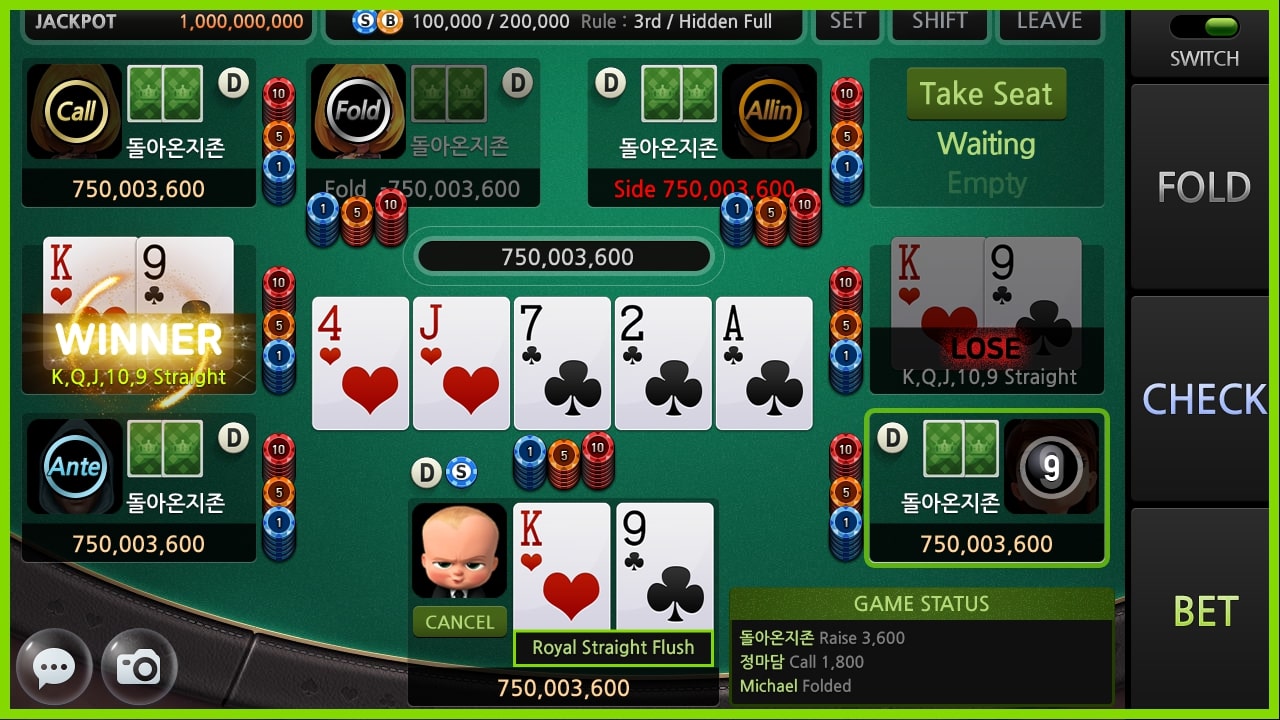Click the camera screenshot icon
This screenshot has height=720, width=1280.
click(139, 666)
